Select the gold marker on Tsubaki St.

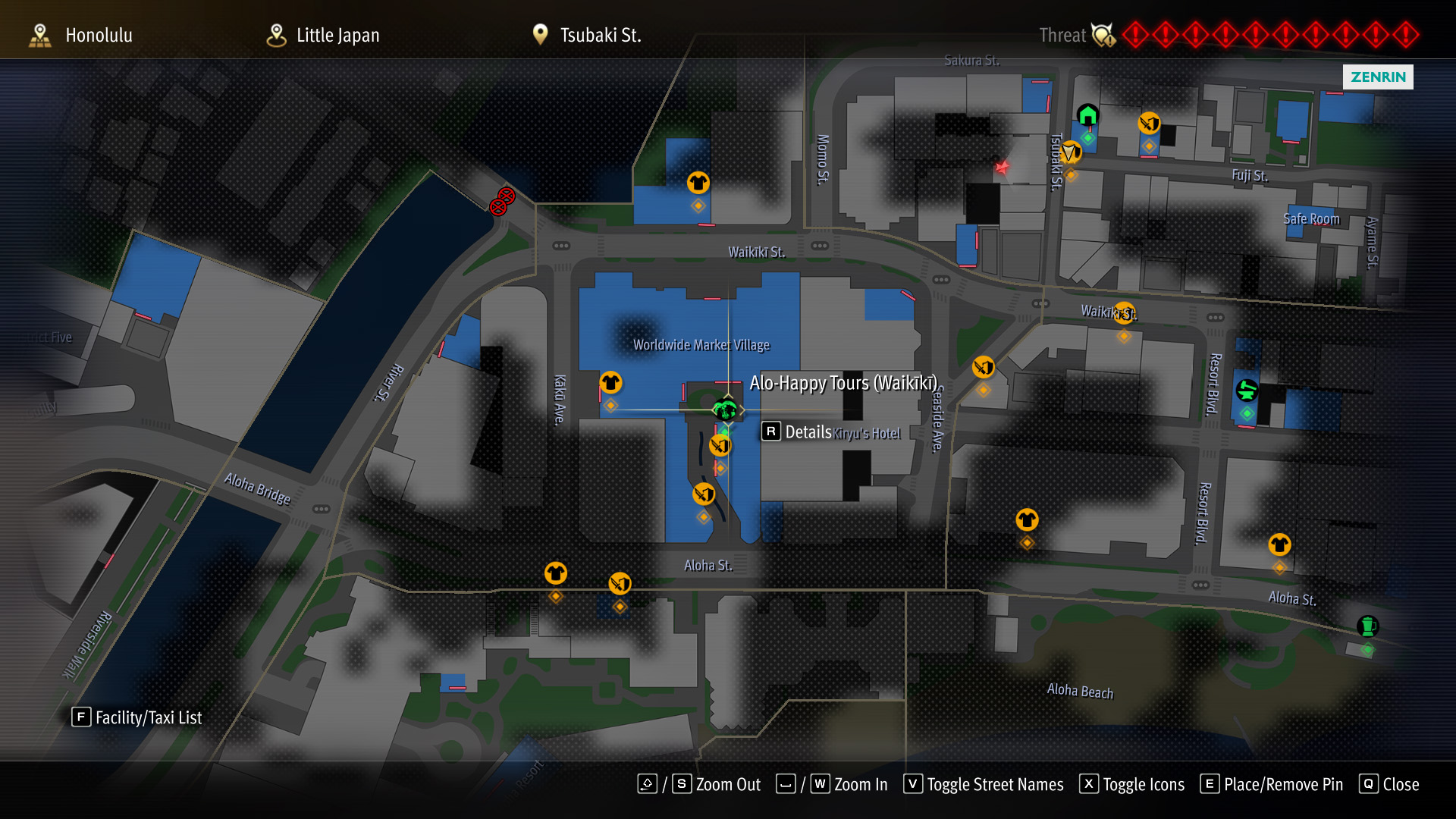coord(1070,152)
